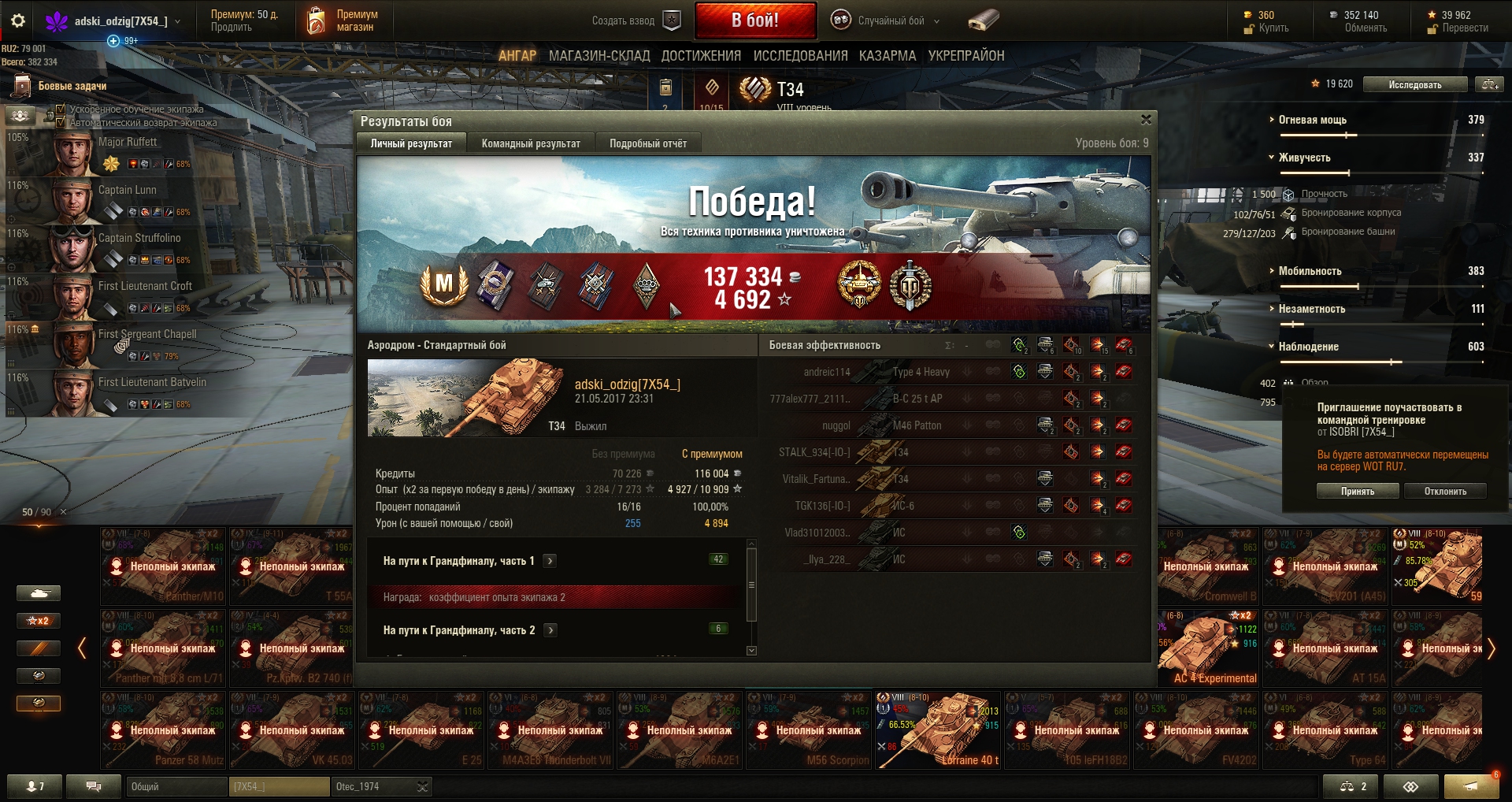Select the Lorraine 40 t tank in carousel
This screenshot has height=802, width=1512.
click(939, 730)
